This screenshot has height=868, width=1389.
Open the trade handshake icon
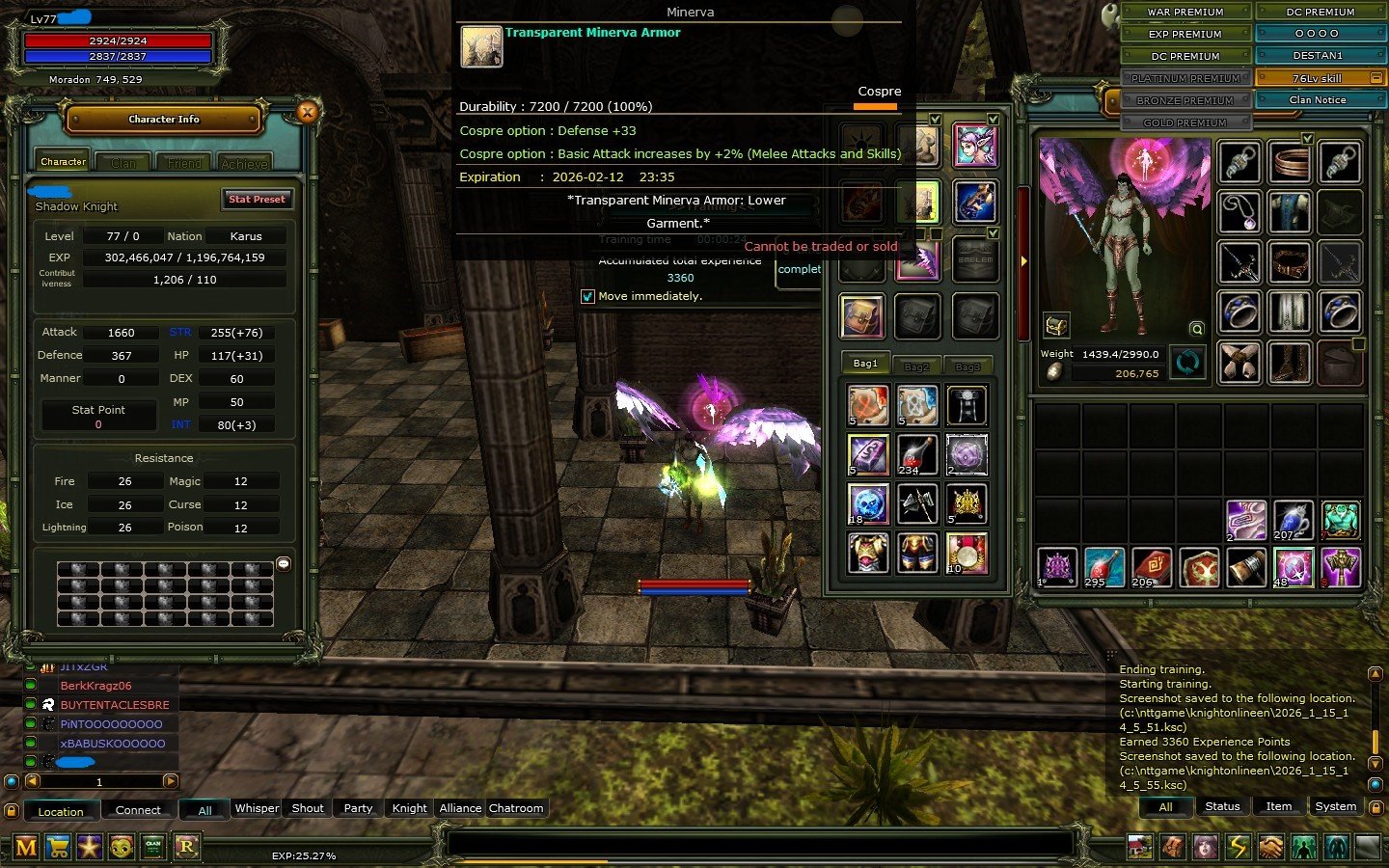pyautogui.click(x=1273, y=846)
